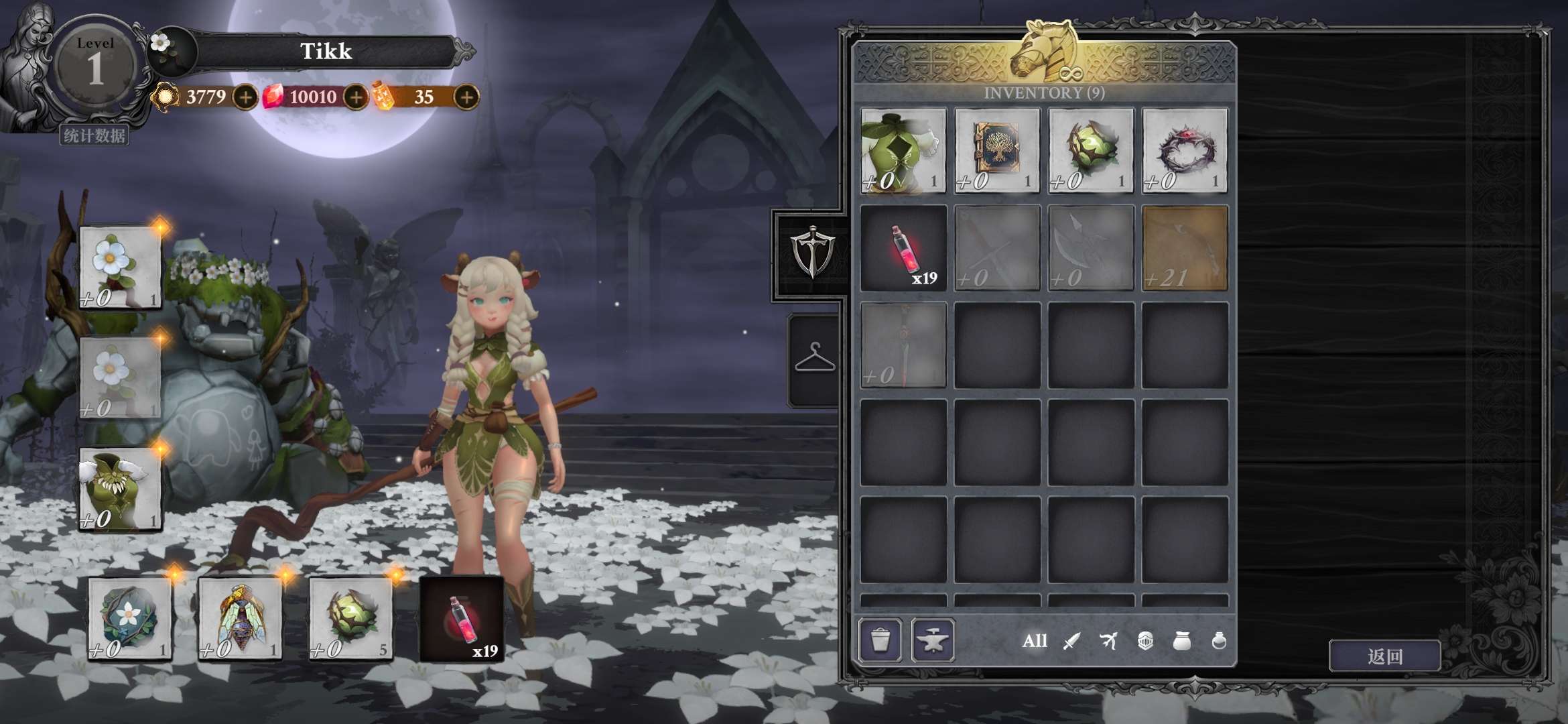The width and height of the screenshot is (1568, 724).
Task: Open the trash bin discard button
Action: tap(880, 641)
